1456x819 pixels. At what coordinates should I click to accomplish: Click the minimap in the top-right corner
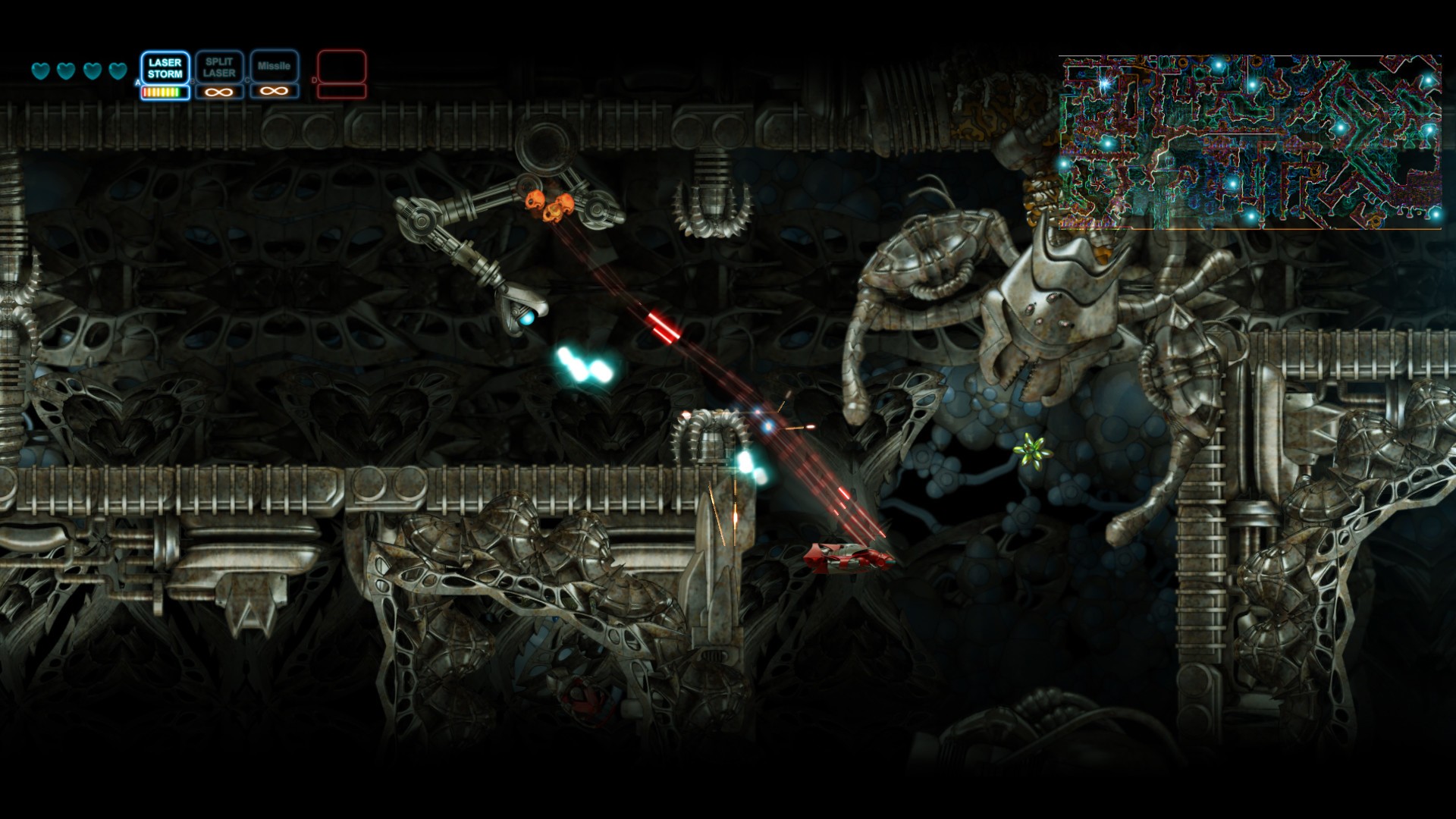pyautogui.click(x=1251, y=140)
